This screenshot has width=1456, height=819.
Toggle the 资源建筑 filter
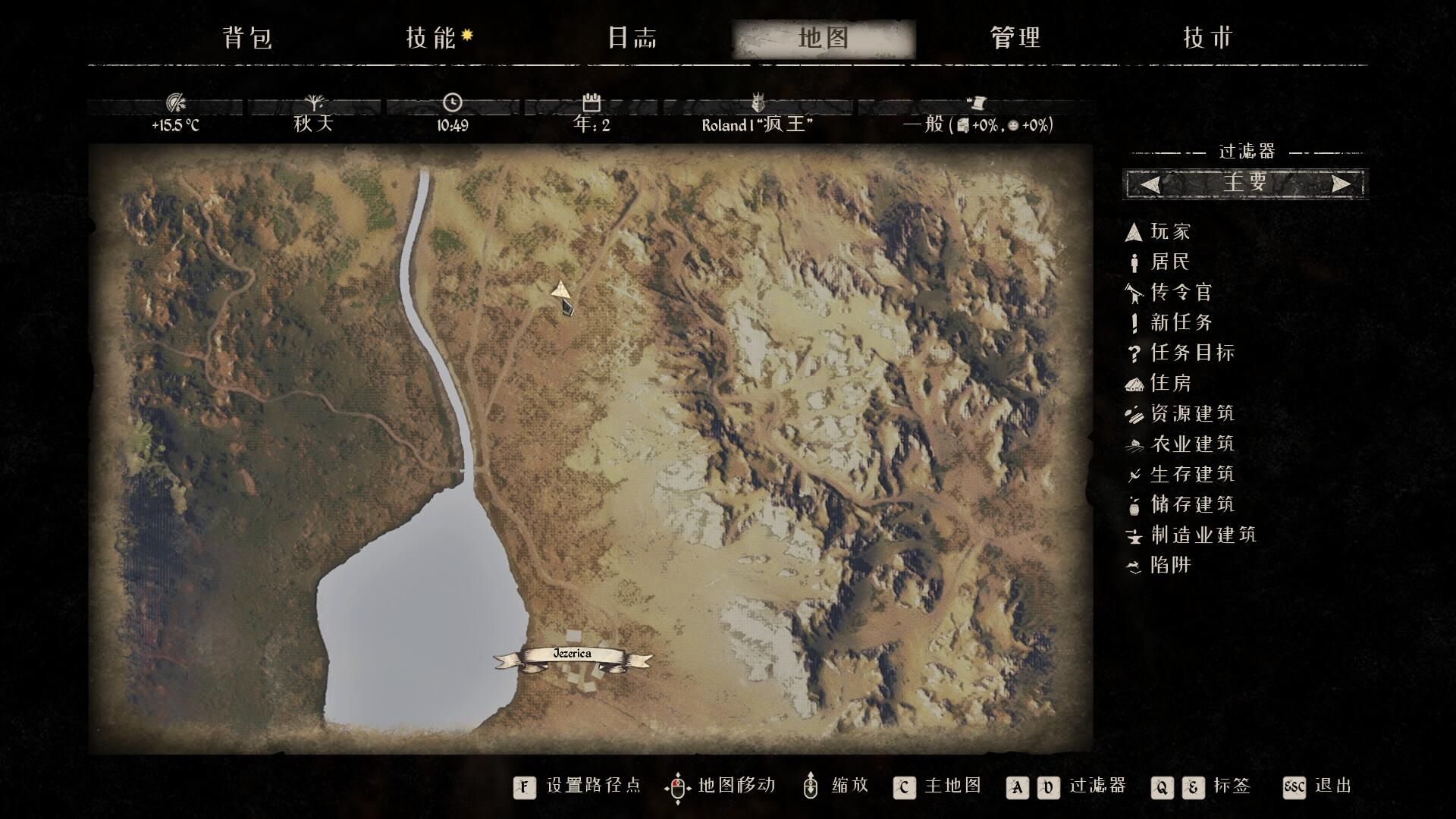click(x=1191, y=413)
